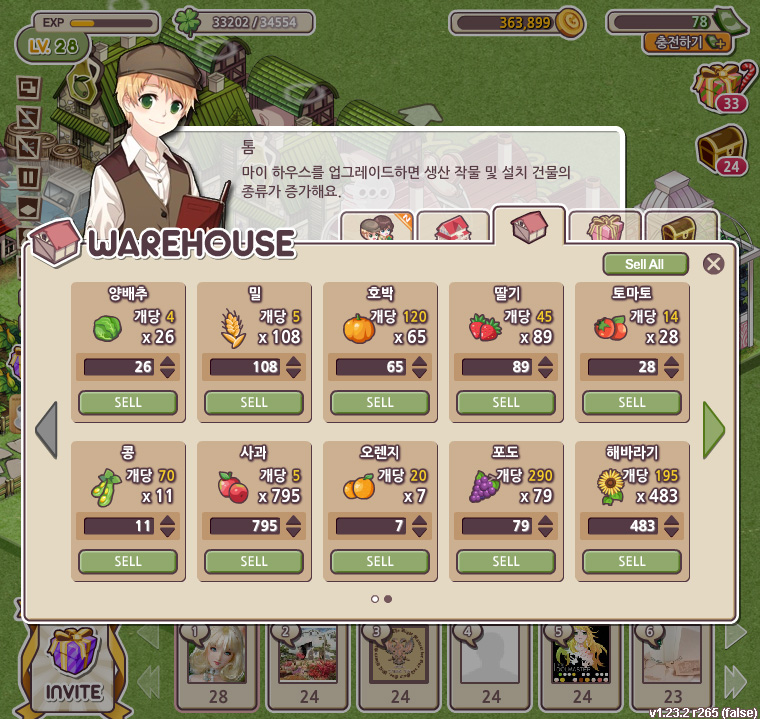Switch to the treasure chest tab
The image size is (760, 719).
[x=681, y=228]
